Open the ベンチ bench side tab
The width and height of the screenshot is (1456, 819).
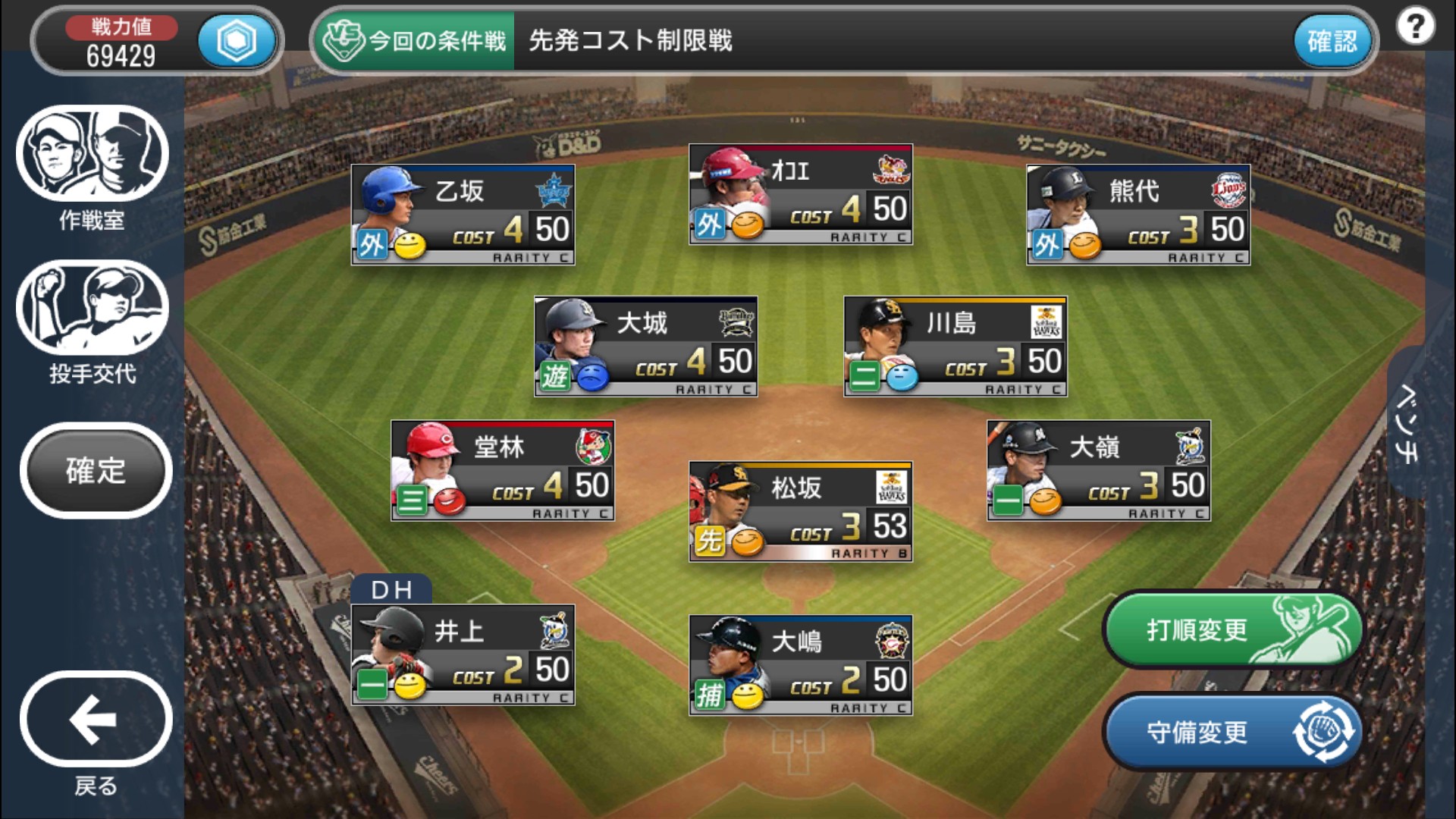coord(1407,422)
